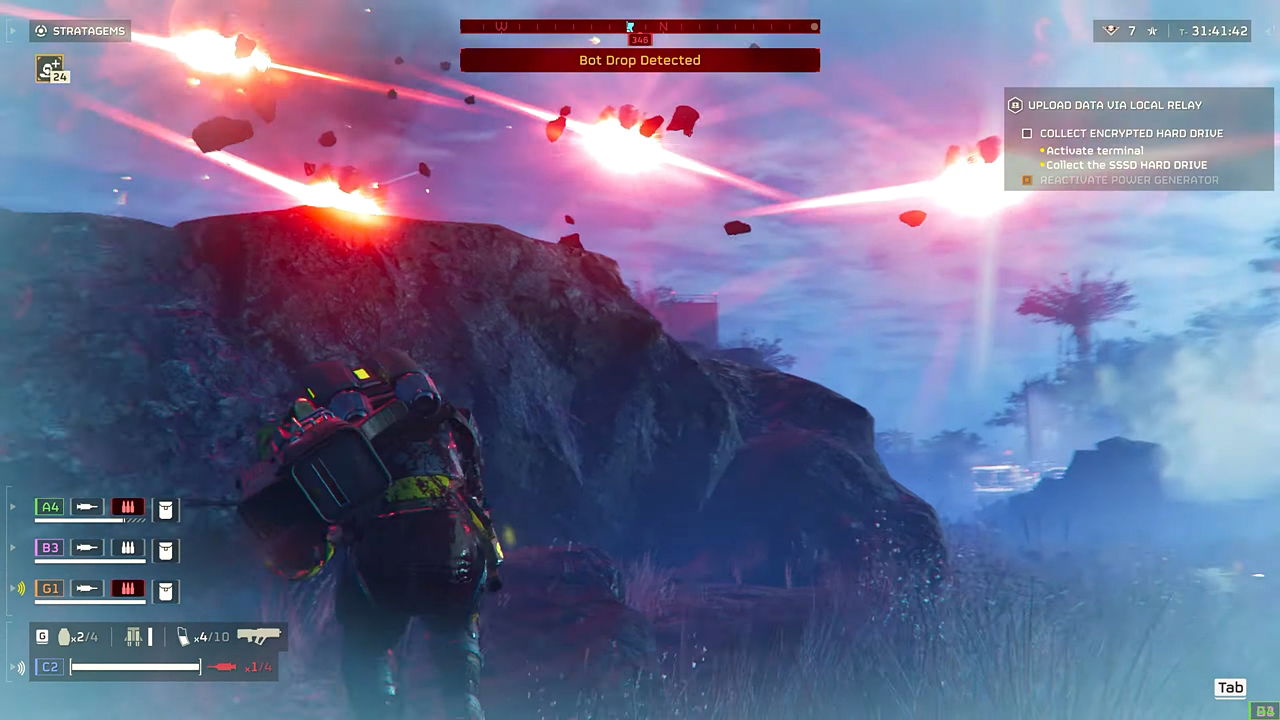1280x720 pixels.
Task: Select the Reactivate Power Generator objective
Action: pos(1128,180)
